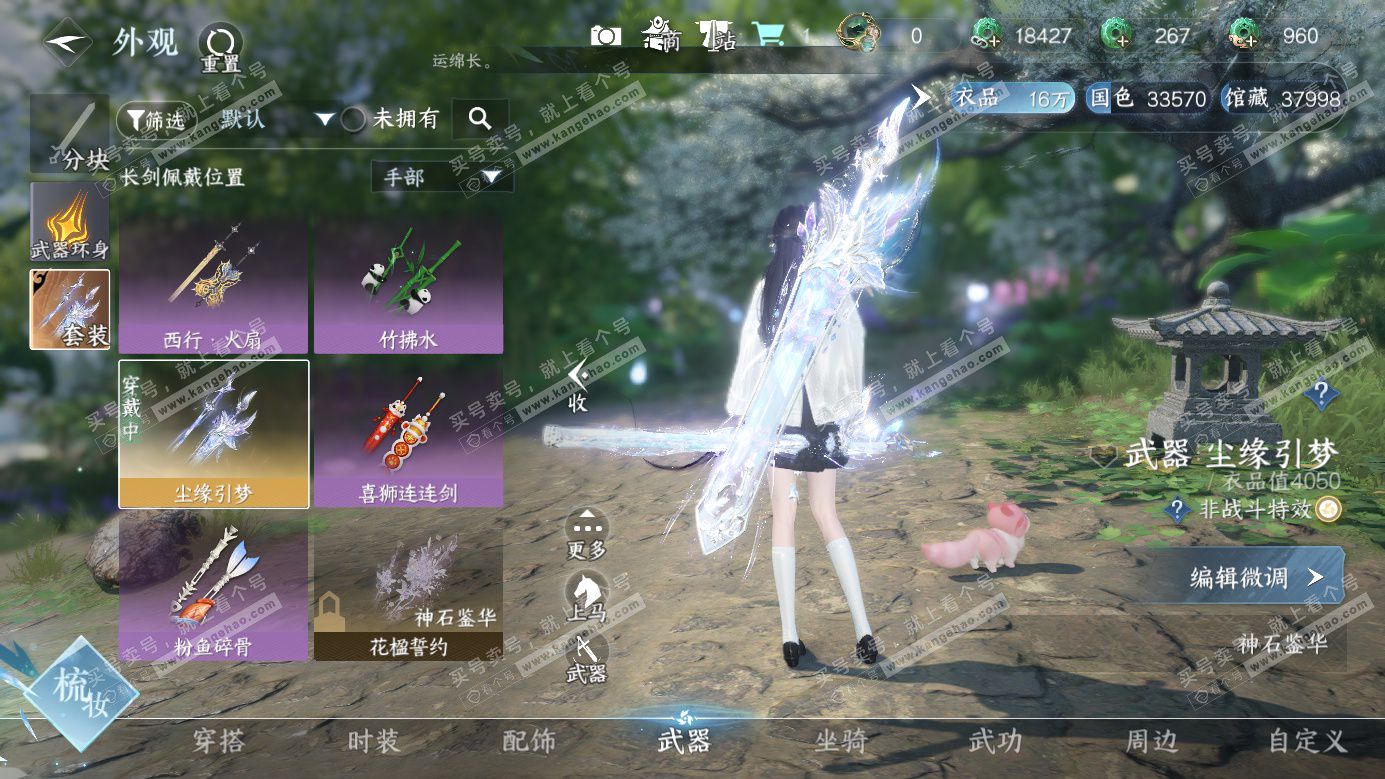This screenshot has height=779, width=1385.
Task: Reset appearance with the 重置 button
Action: click(220, 45)
